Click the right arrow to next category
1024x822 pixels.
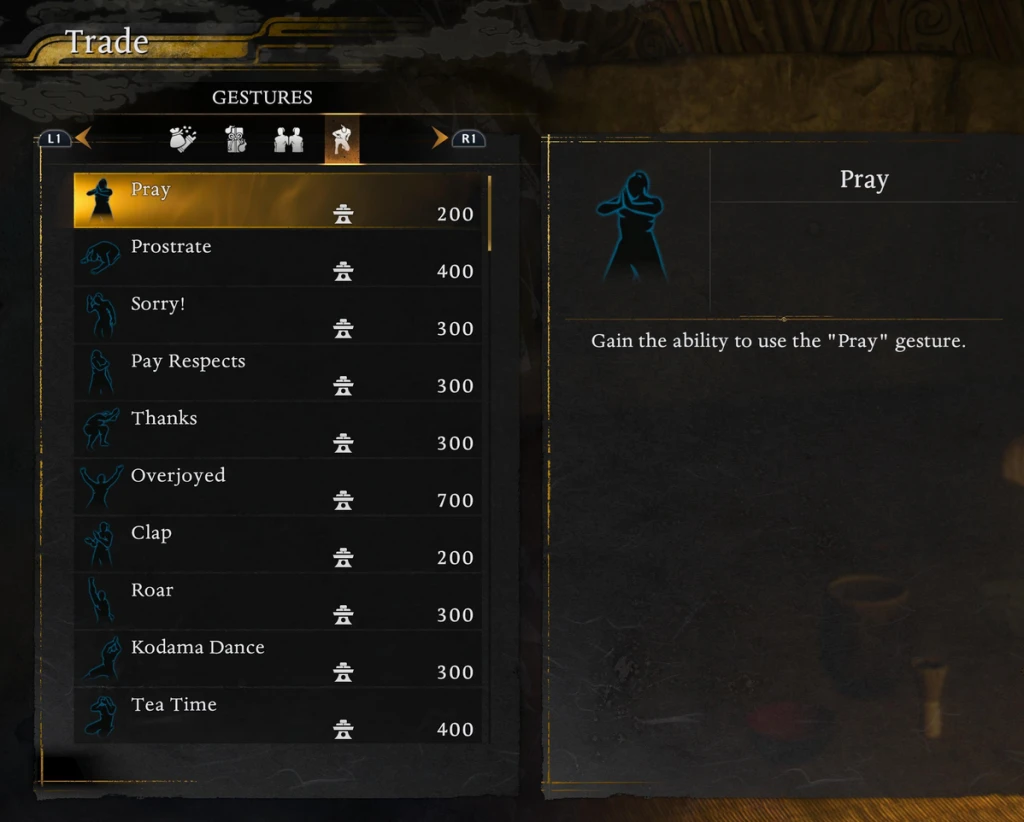click(440, 139)
